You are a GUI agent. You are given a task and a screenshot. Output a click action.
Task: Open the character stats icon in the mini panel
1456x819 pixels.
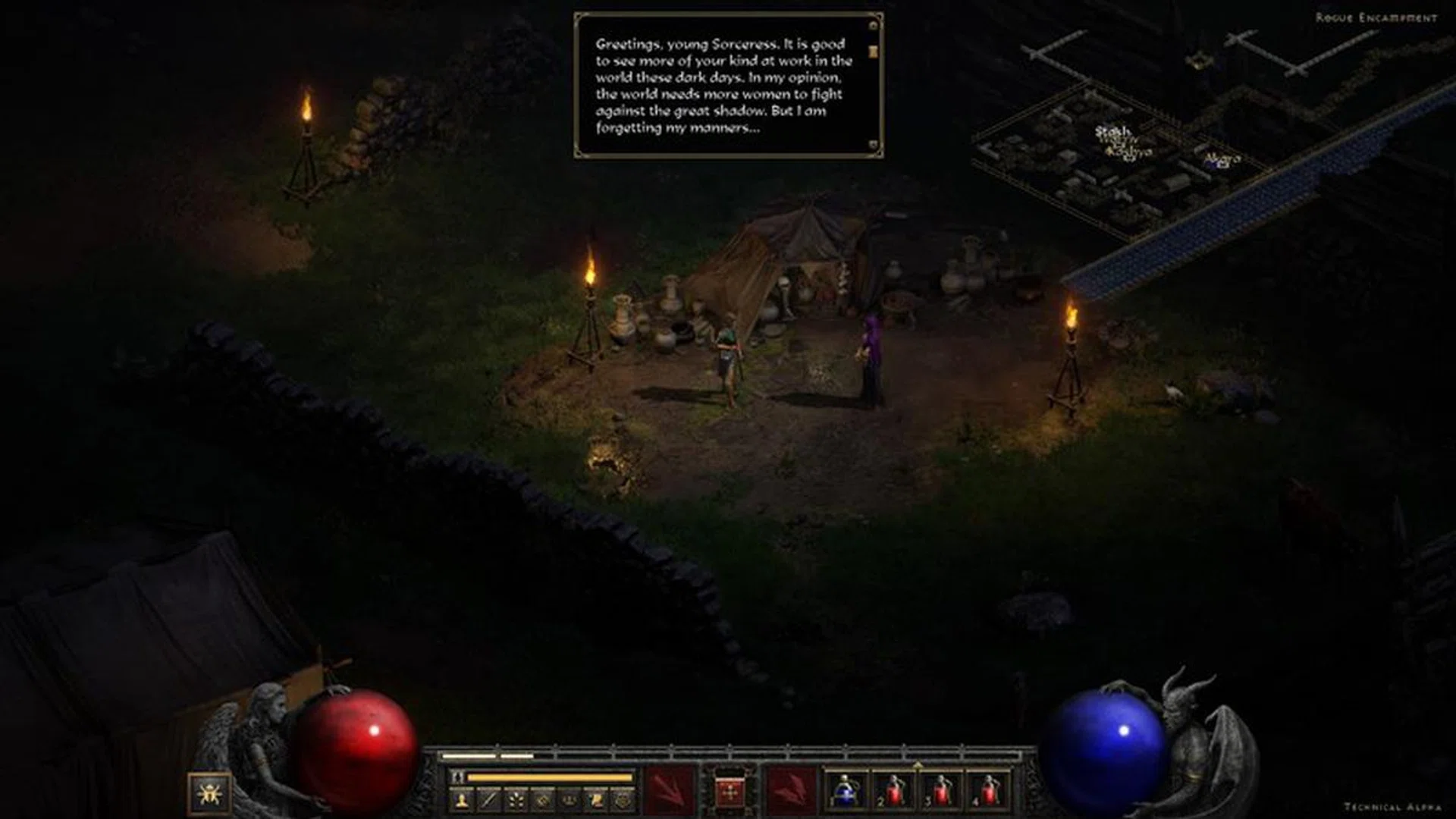[x=460, y=801]
